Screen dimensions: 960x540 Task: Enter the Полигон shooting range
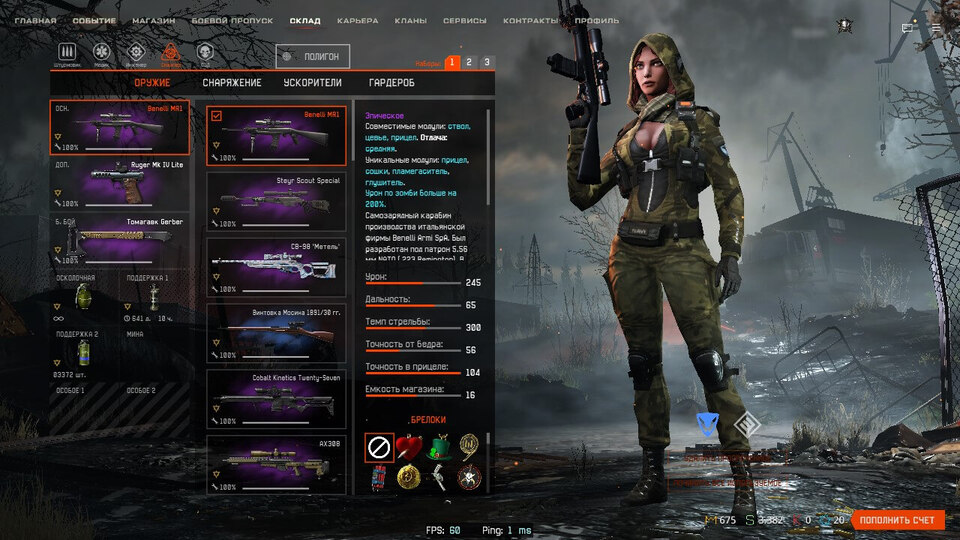313,57
